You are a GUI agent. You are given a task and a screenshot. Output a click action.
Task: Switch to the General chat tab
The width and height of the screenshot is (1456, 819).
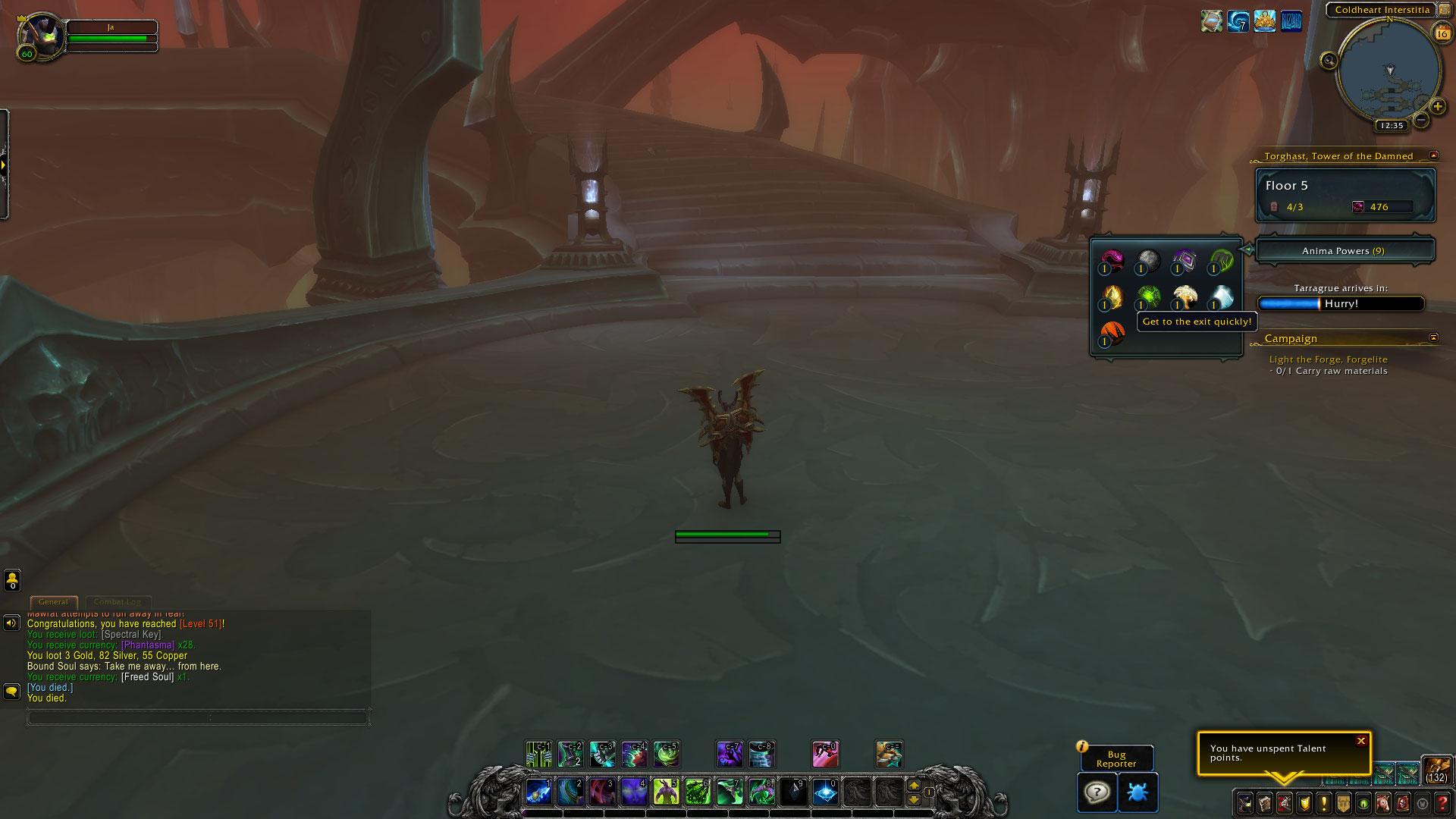tap(53, 602)
